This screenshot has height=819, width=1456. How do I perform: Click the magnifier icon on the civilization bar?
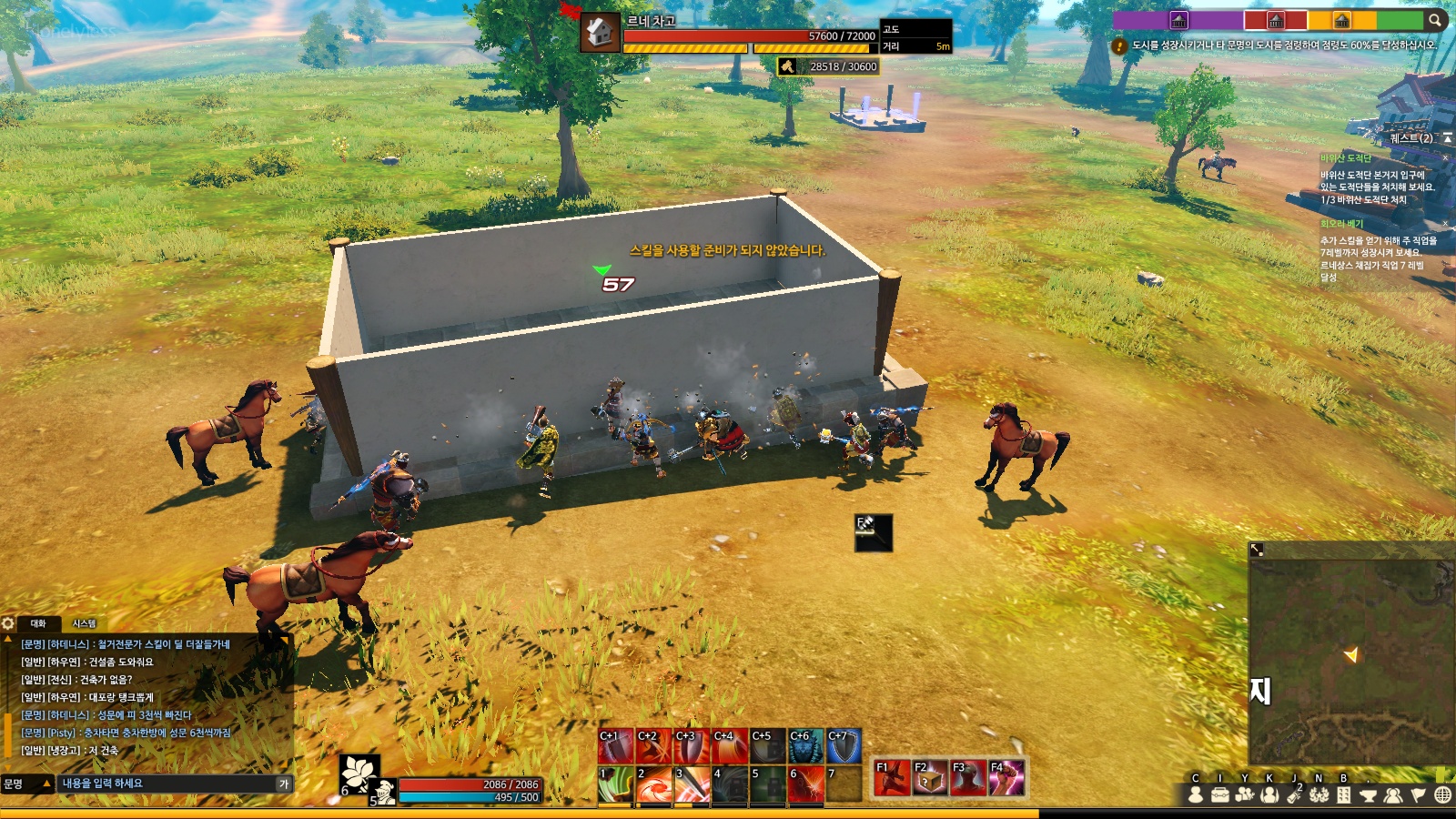click(1435, 20)
